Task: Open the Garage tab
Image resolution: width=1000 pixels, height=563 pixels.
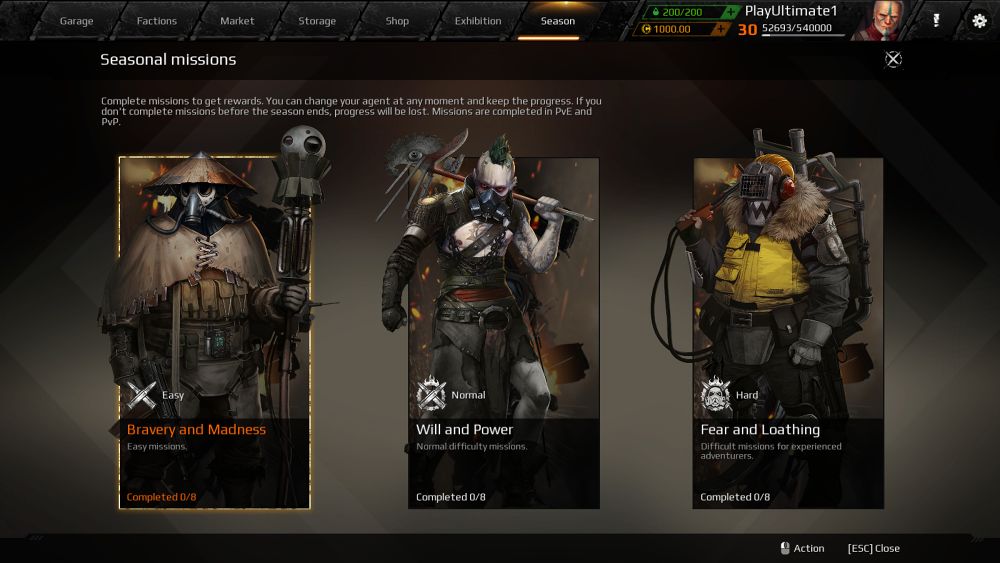Action: (x=76, y=21)
